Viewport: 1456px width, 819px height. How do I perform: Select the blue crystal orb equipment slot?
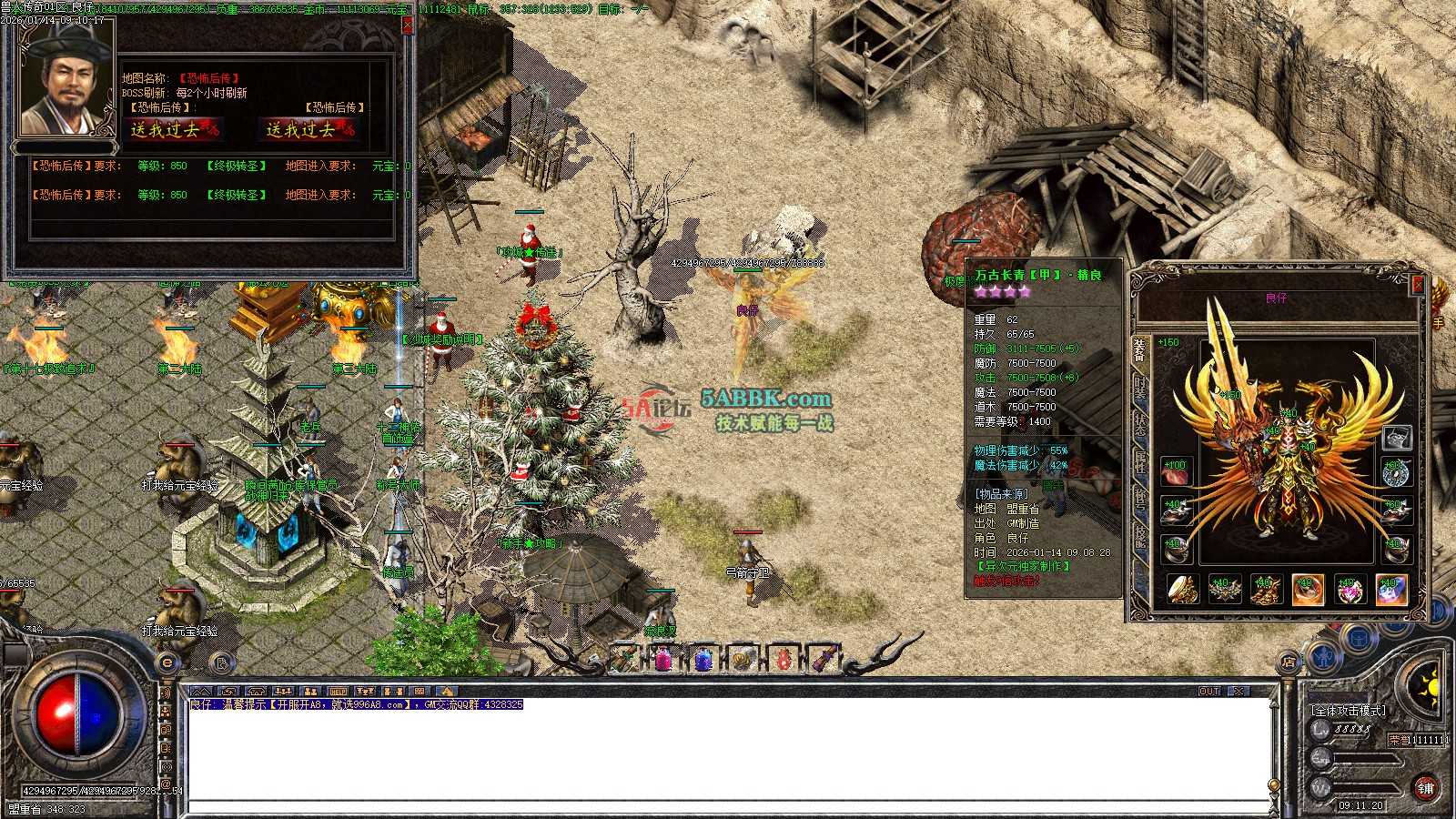[x=1392, y=590]
